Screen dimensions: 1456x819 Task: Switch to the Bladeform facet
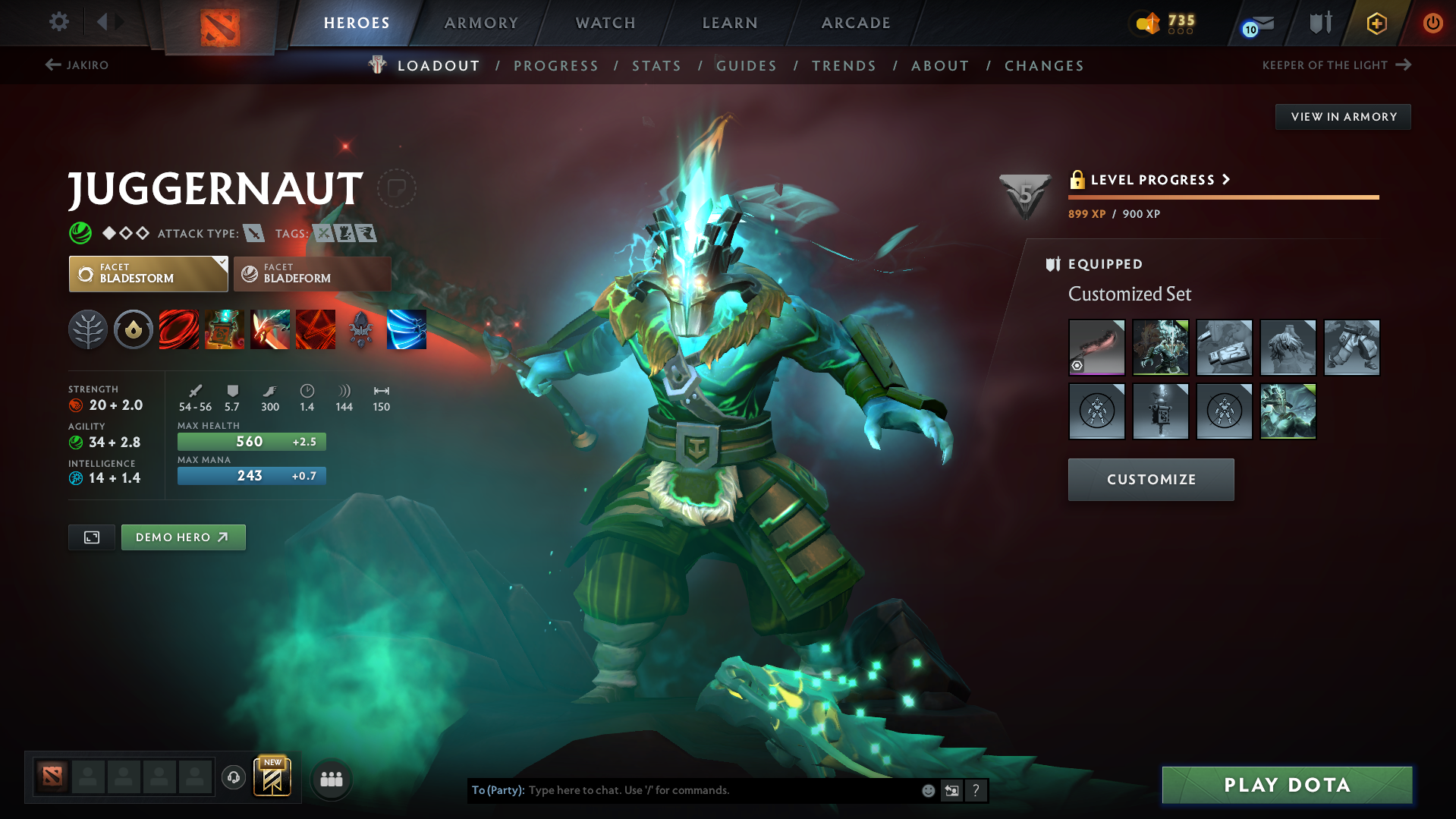(x=311, y=273)
